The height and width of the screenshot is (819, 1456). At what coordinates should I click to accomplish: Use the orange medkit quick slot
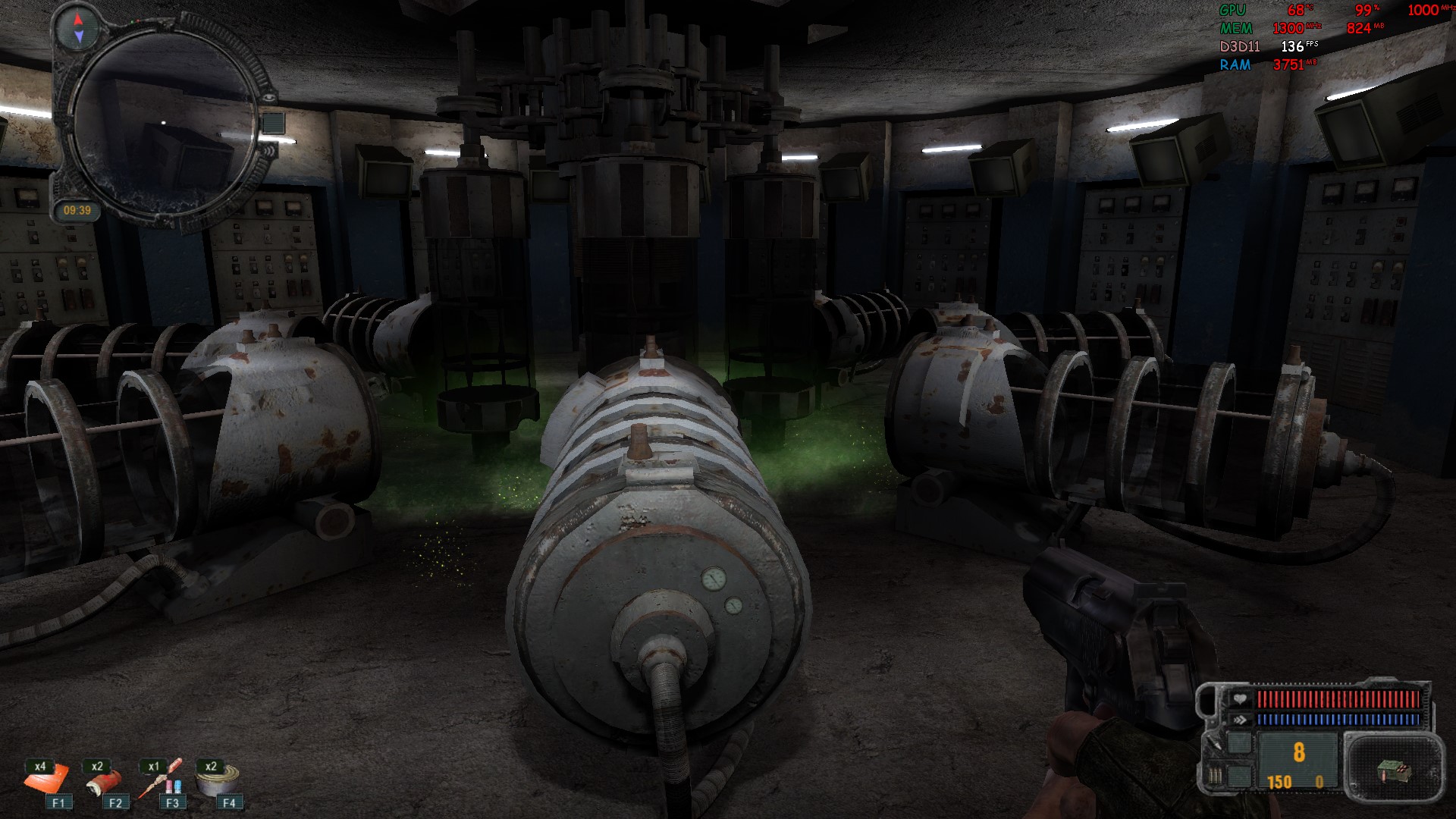click(47, 780)
